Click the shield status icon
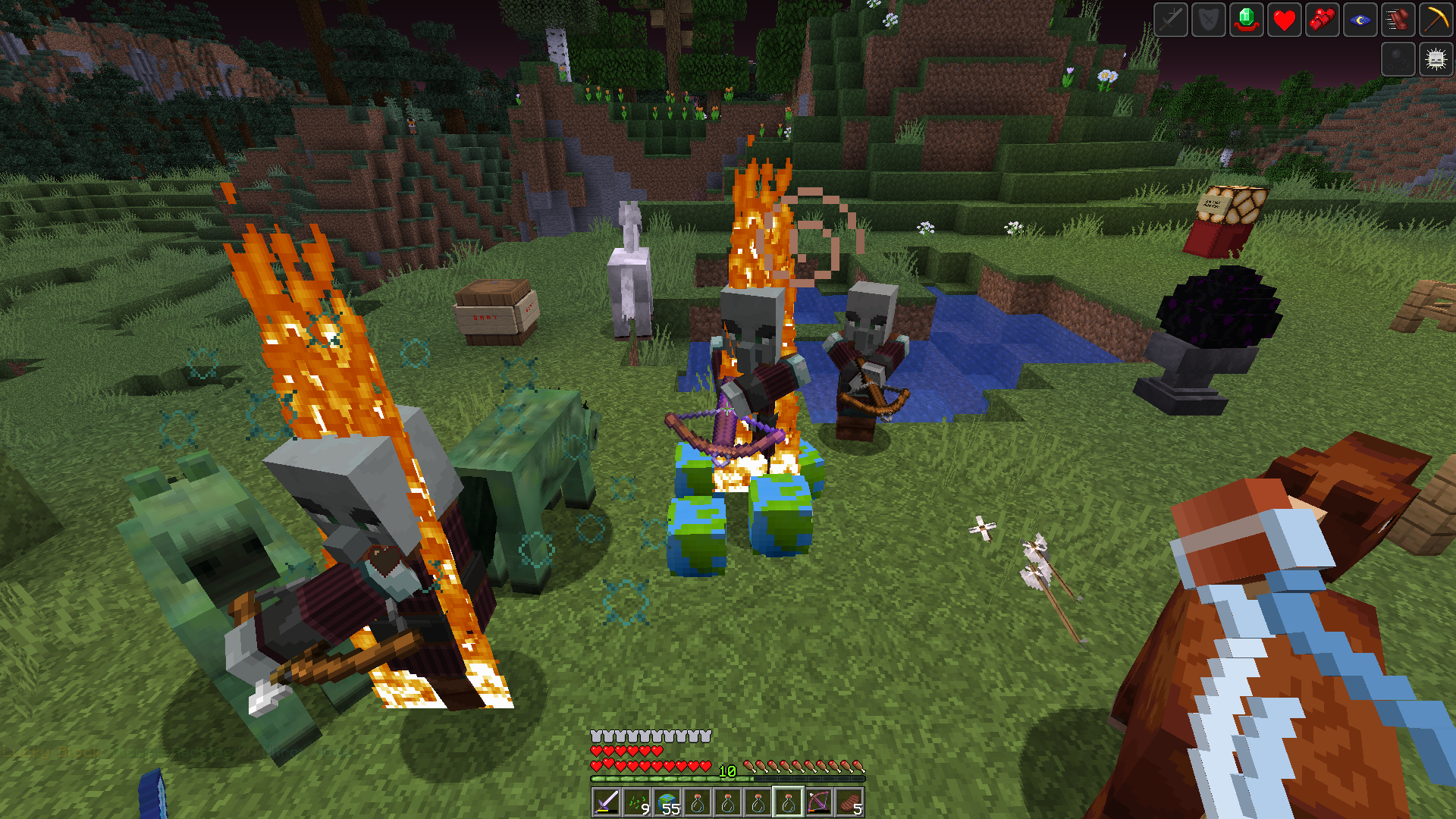The width and height of the screenshot is (1456, 819). 1208,20
